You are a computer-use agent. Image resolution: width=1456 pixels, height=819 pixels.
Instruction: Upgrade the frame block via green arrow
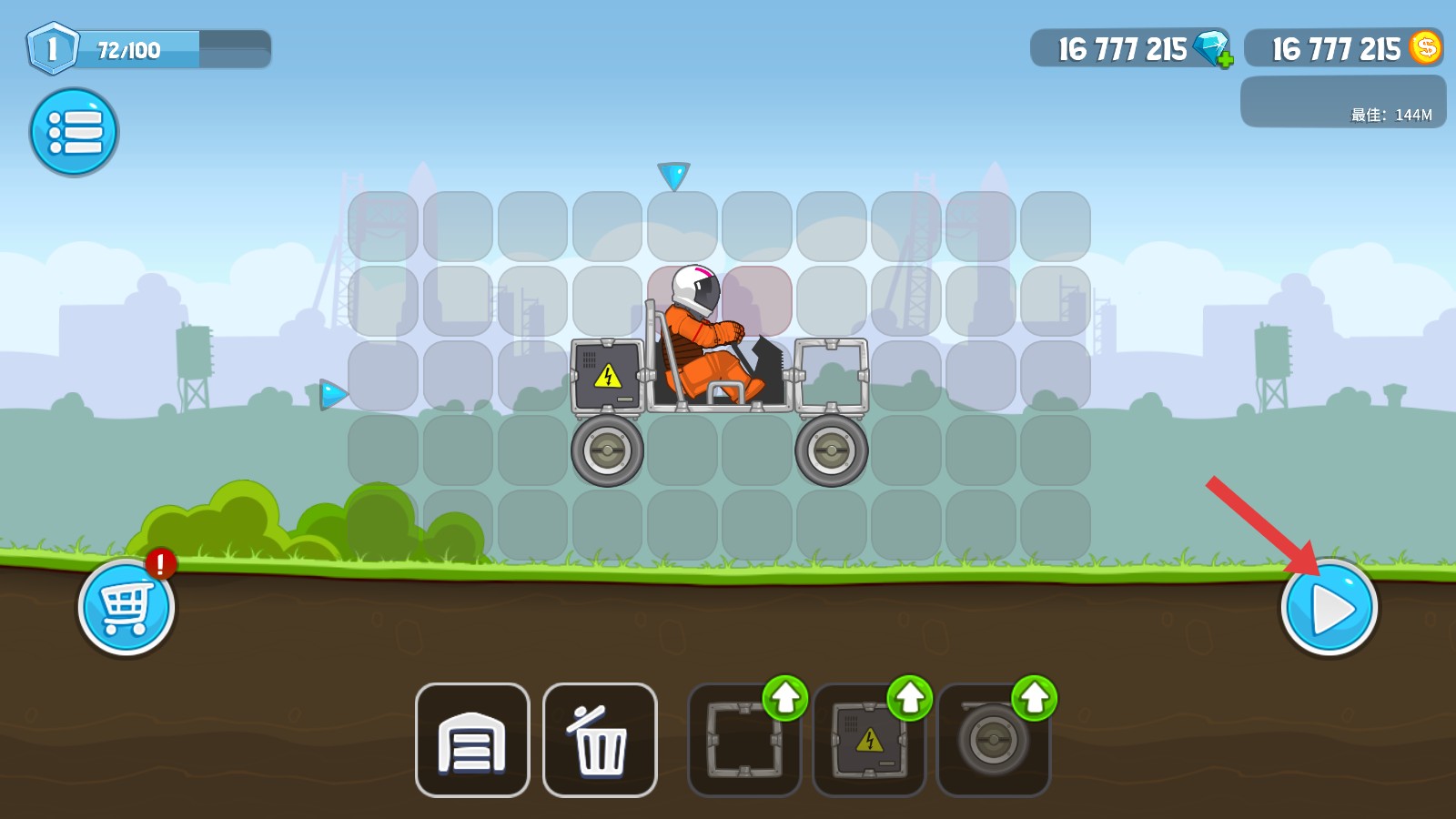click(x=784, y=698)
